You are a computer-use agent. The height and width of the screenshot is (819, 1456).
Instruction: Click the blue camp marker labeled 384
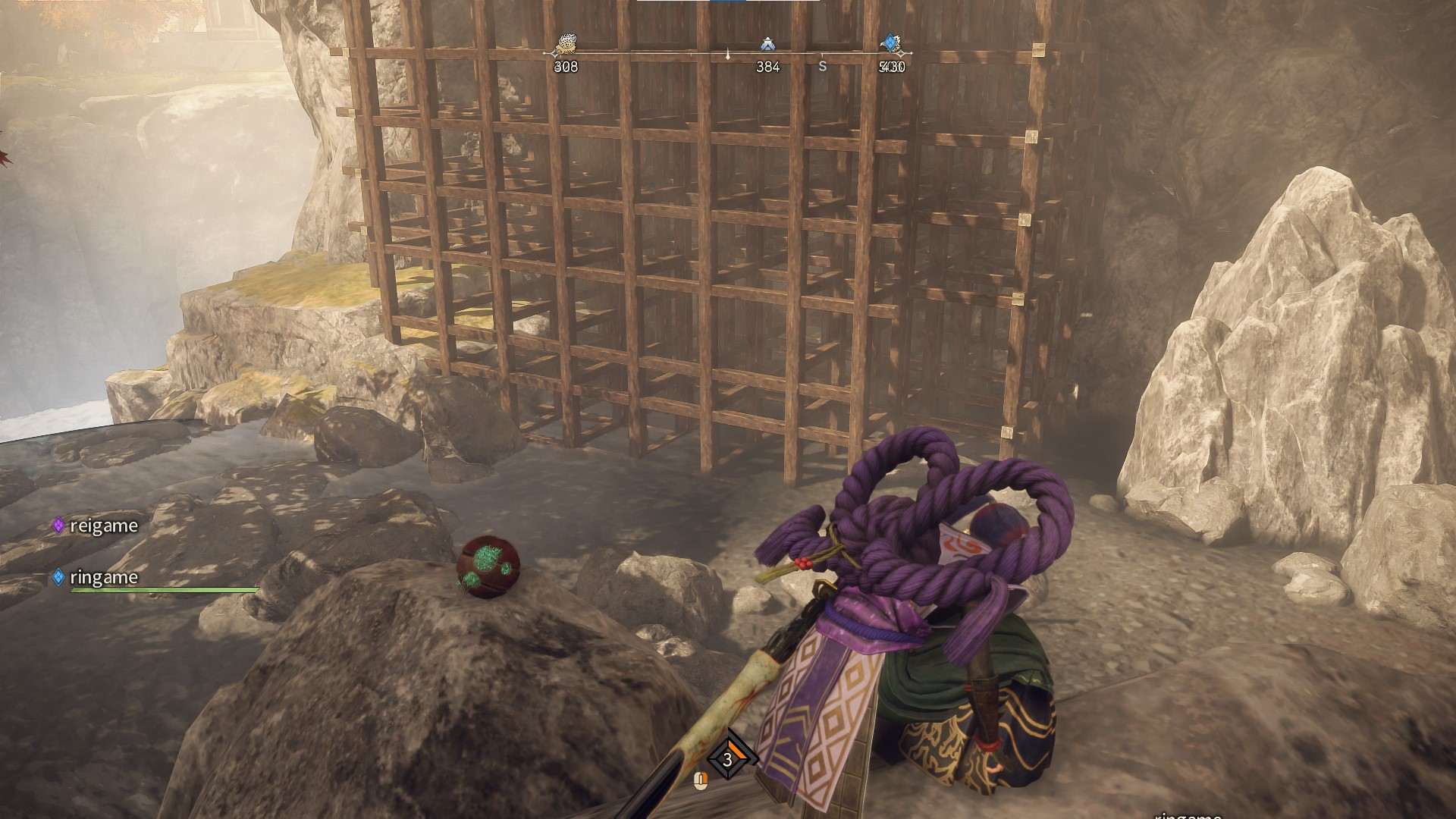[x=767, y=45]
